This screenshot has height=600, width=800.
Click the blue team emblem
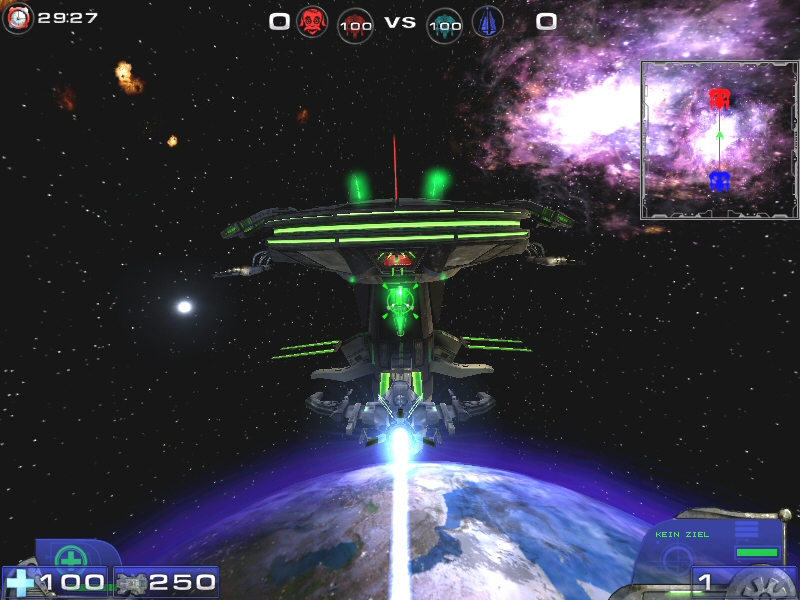click(488, 21)
